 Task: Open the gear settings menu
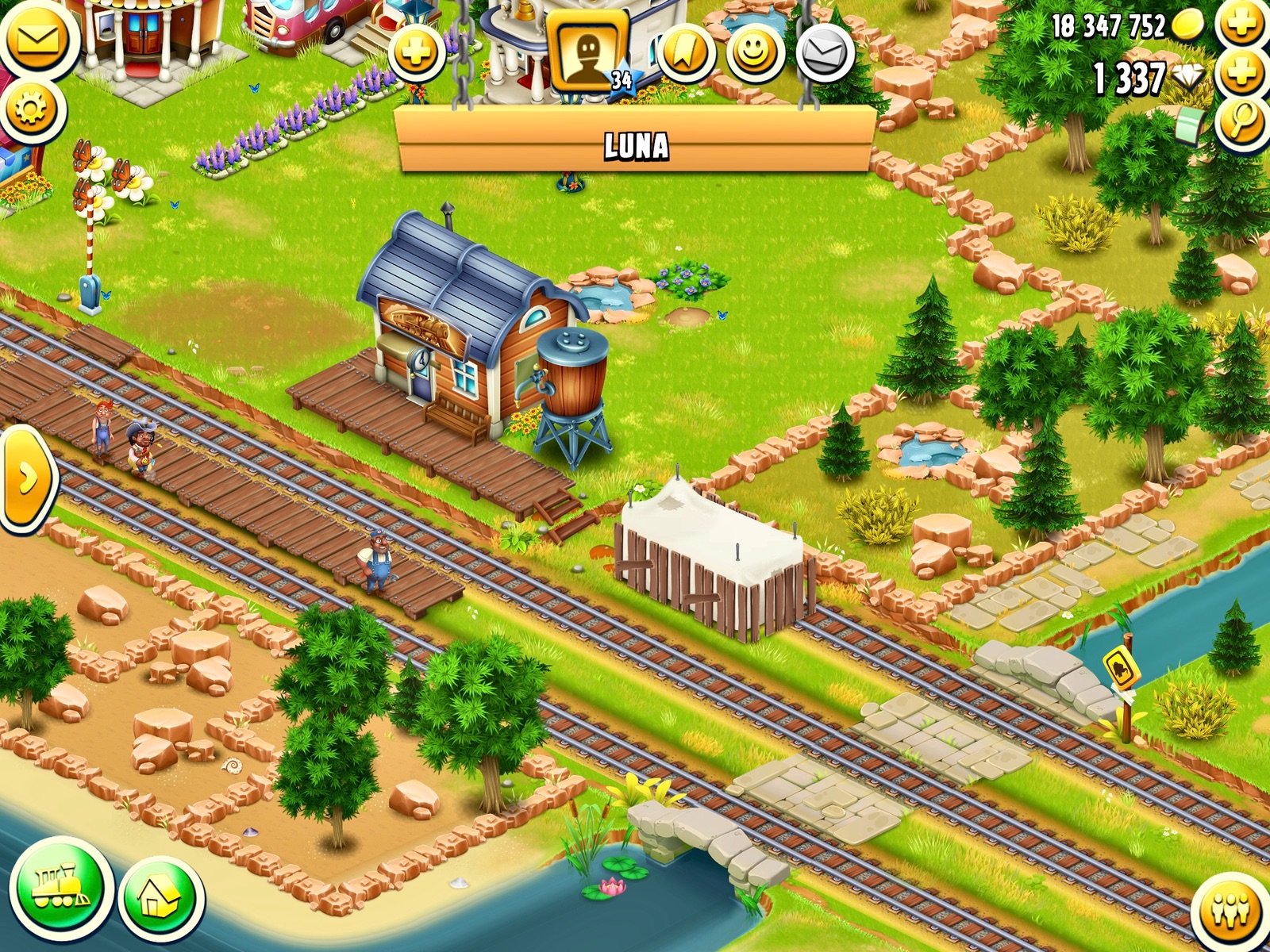pyautogui.click(x=30, y=109)
